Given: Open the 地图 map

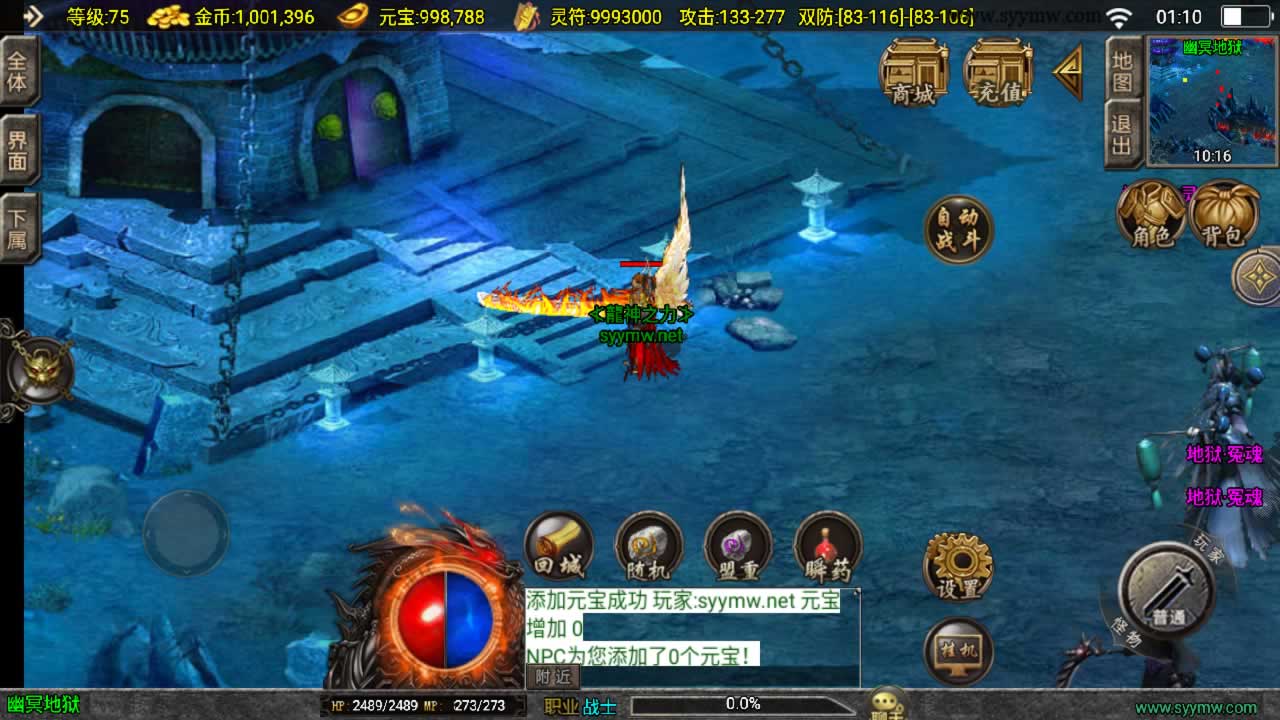Looking at the screenshot, I should point(1122,70).
